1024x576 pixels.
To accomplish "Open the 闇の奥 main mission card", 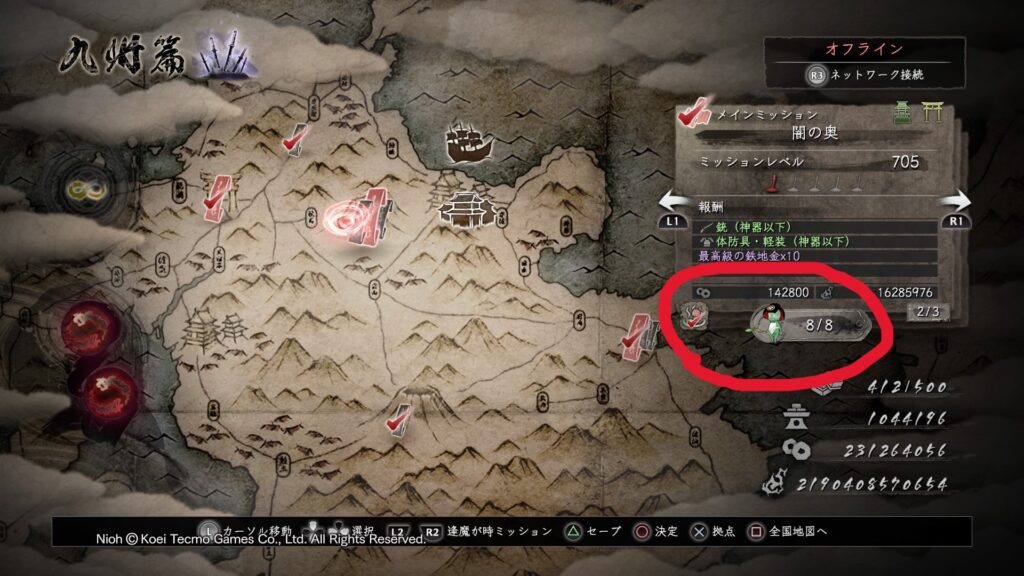I will click(810, 132).
